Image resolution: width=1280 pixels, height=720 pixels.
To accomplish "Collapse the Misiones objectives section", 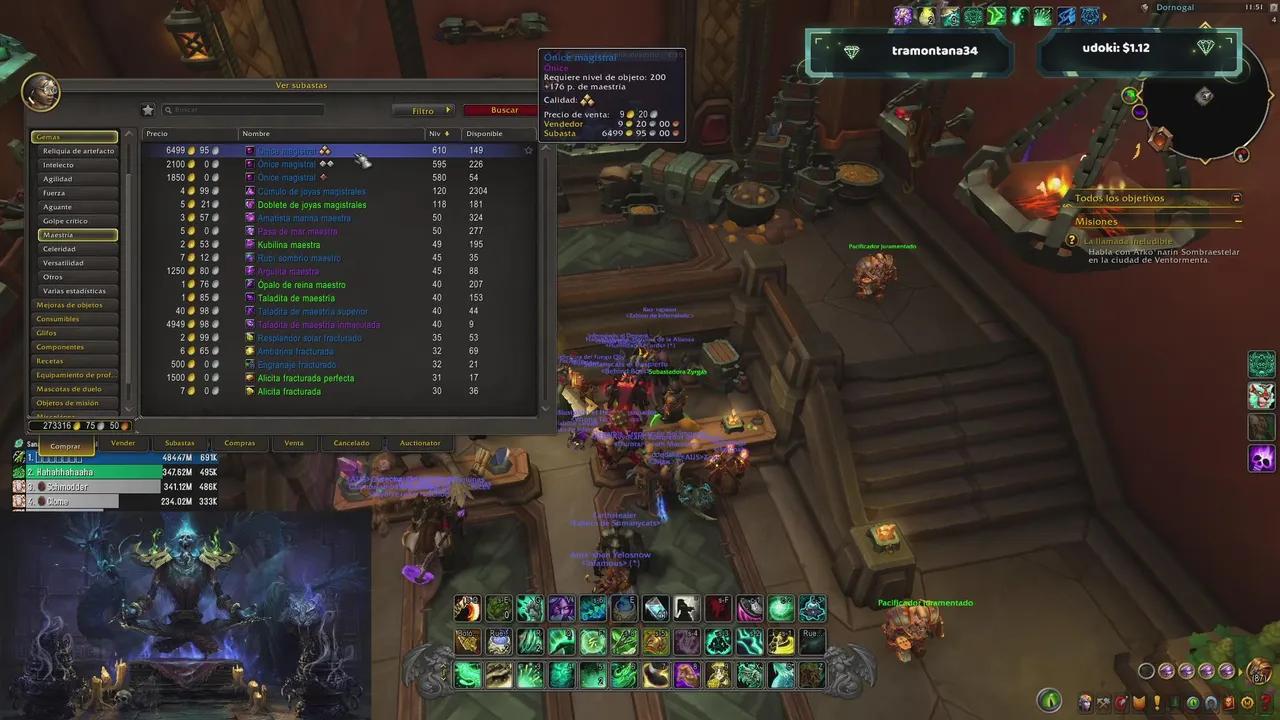I will (x=1238, y=221).
